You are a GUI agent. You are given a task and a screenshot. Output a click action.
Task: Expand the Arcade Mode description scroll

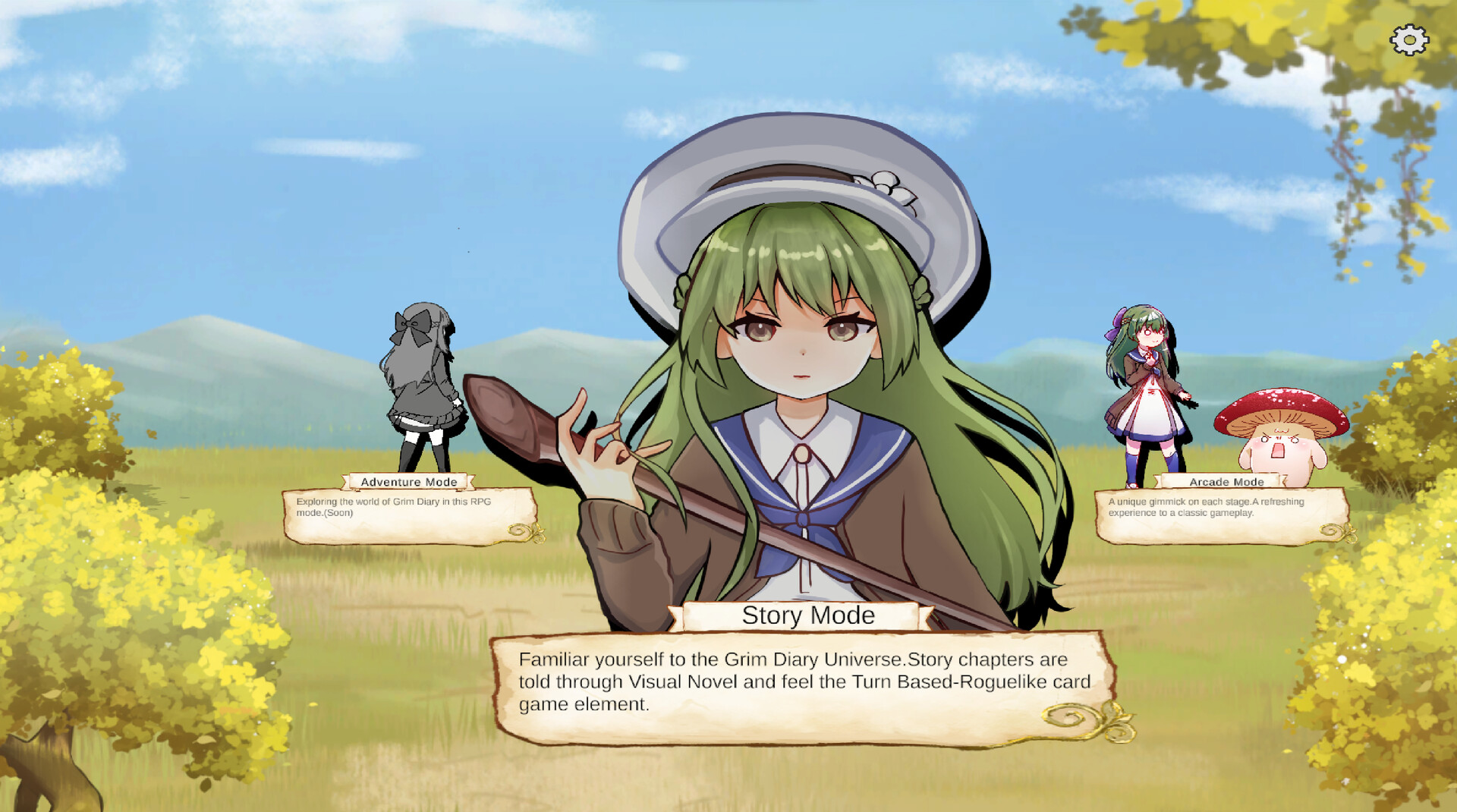(1226, 516)
